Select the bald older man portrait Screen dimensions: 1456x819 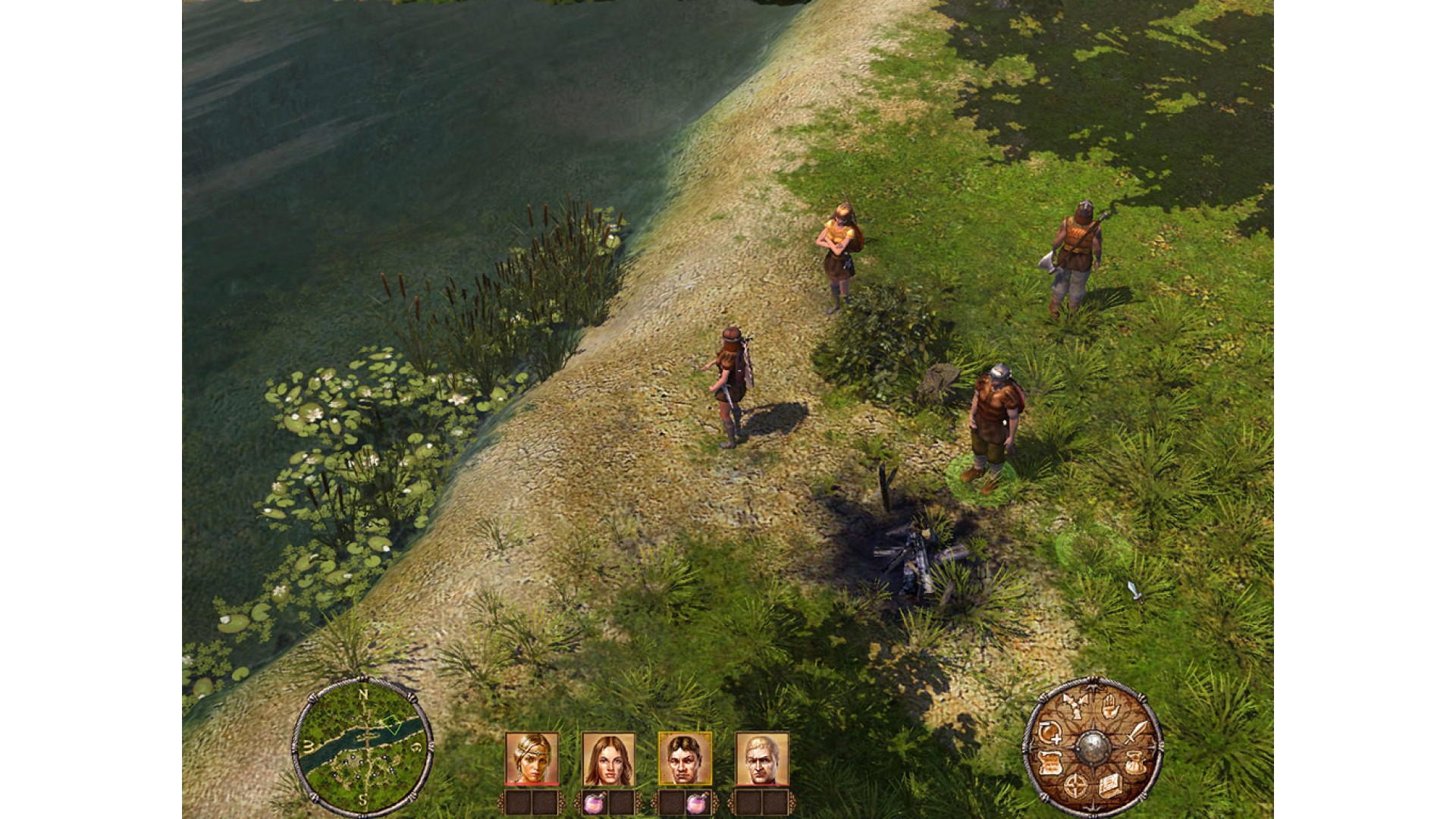[x=761, y=758]
